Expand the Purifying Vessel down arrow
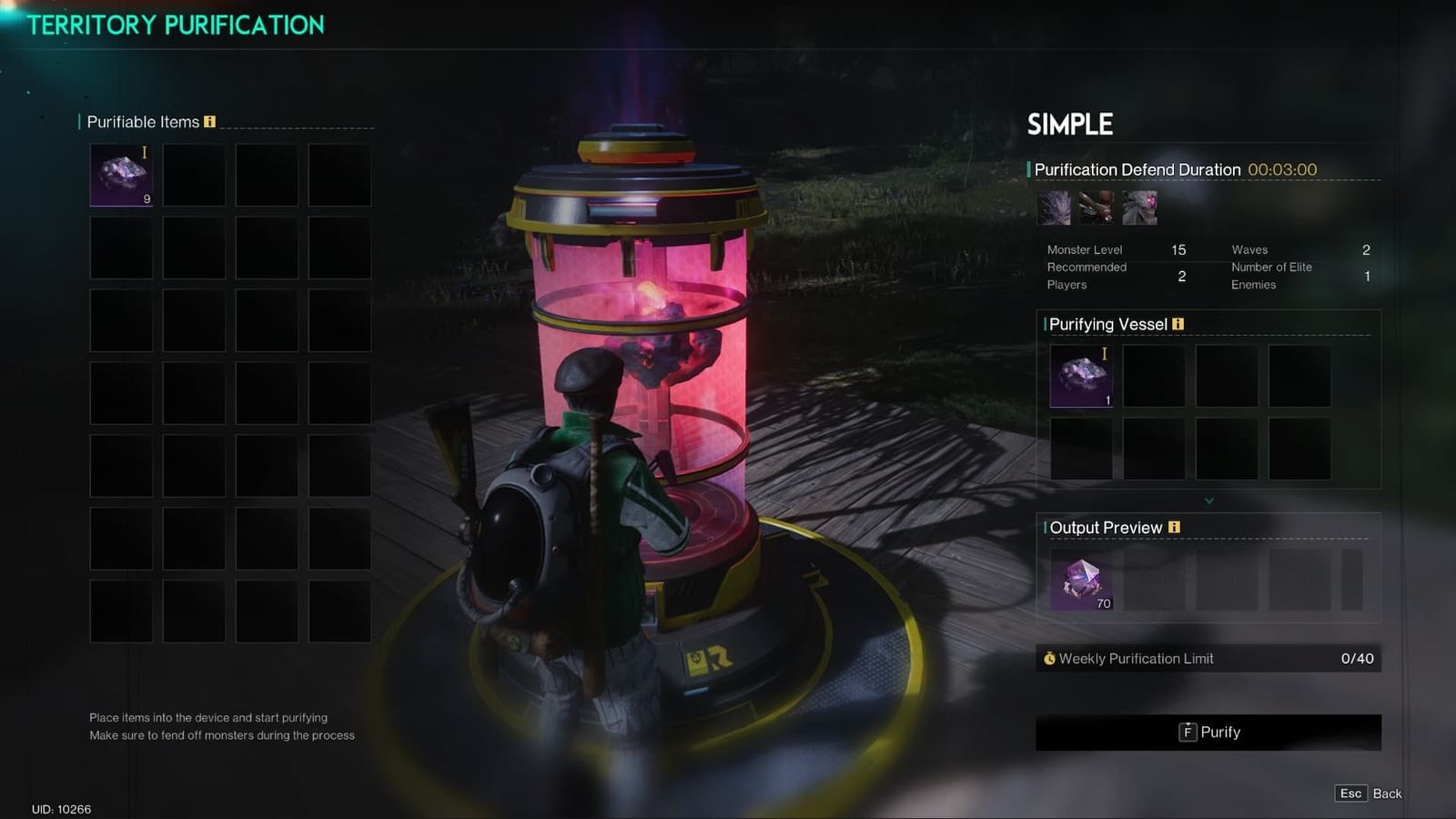 [1208, 500]
